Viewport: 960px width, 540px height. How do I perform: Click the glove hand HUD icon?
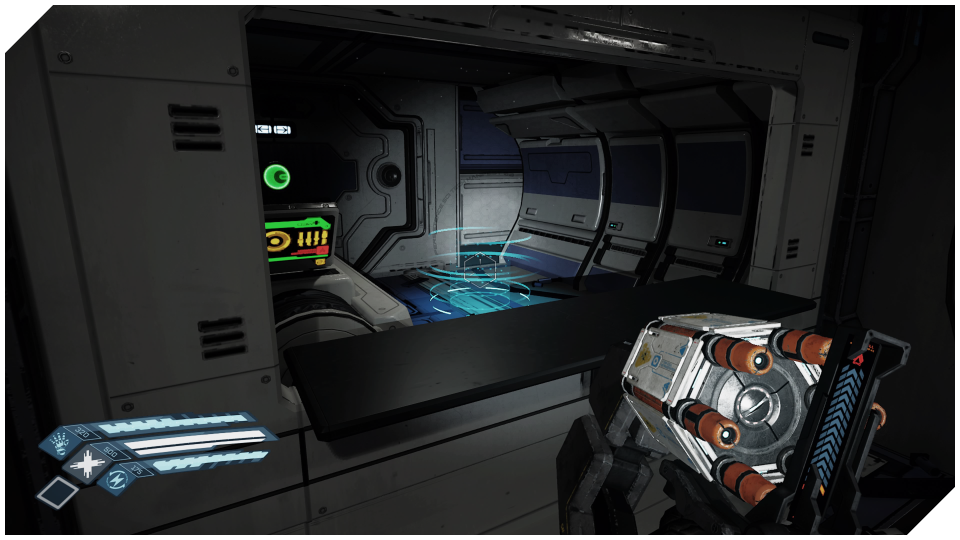point(59,440)
